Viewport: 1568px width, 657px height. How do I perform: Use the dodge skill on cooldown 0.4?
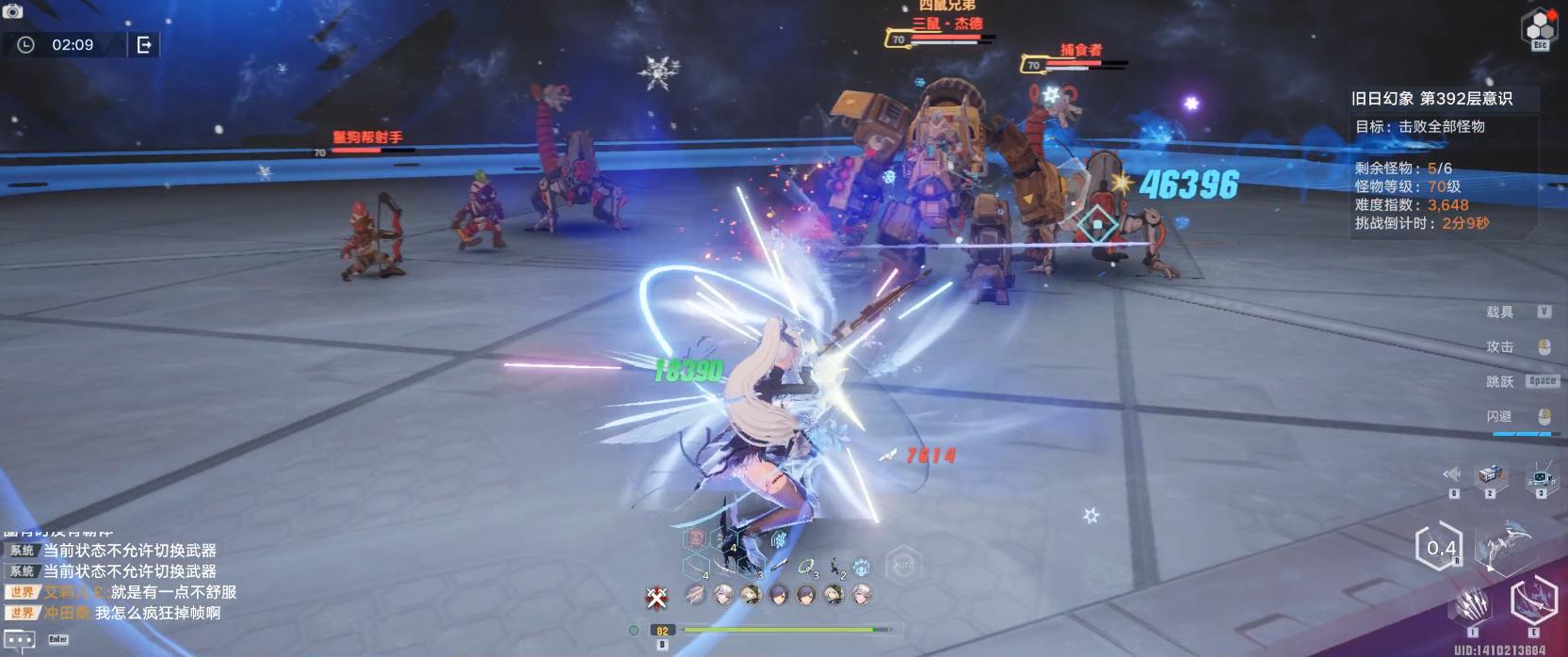(x=1440, y=547)
